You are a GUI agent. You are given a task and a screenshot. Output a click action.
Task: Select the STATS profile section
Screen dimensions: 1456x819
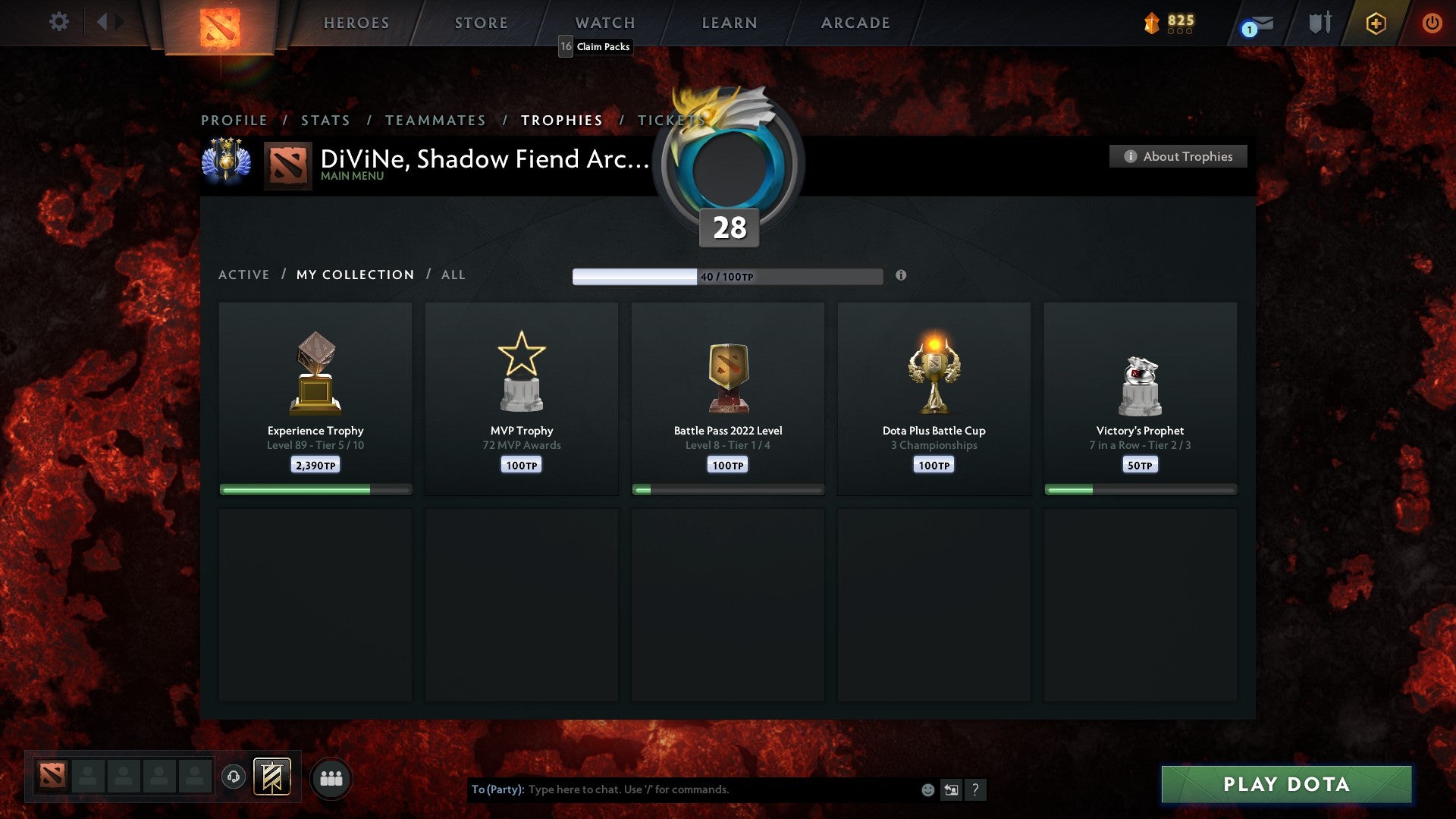point(325,120)
